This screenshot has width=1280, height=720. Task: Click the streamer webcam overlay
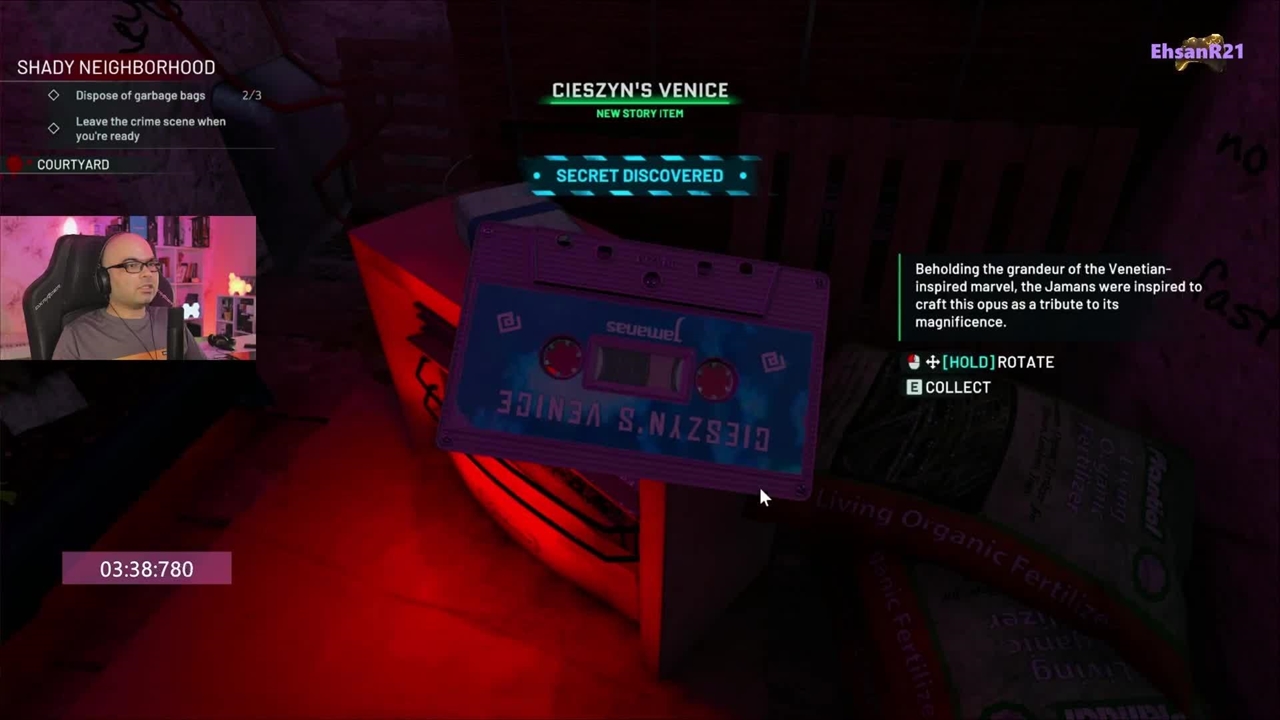click(128, 288)
